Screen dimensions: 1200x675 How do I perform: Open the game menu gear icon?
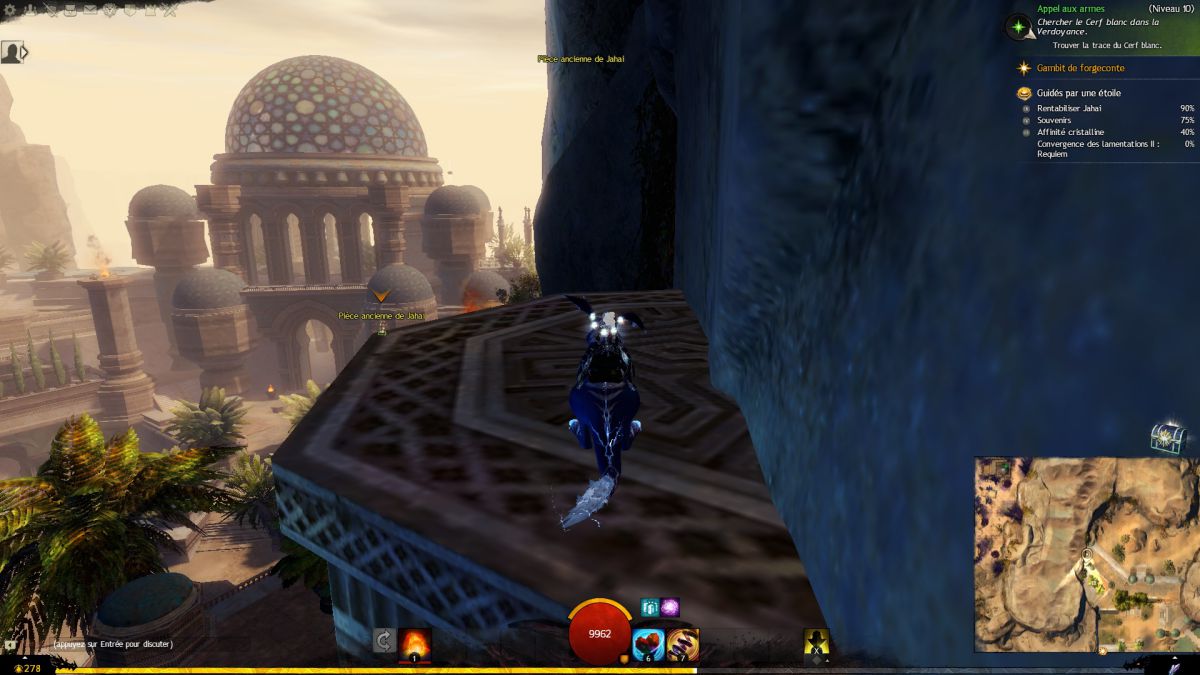8,11
